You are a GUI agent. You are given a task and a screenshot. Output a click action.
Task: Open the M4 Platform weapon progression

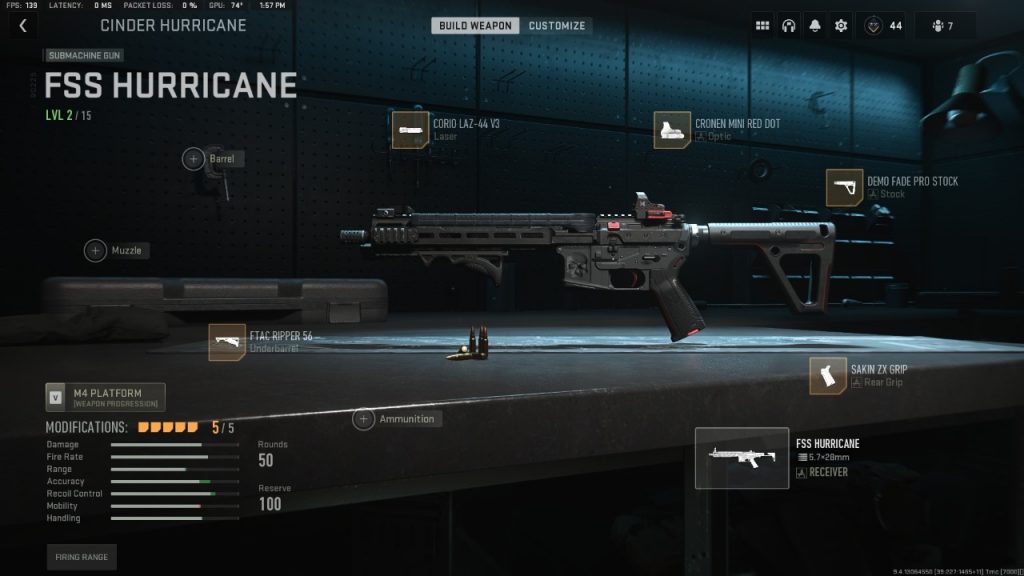[105, 397]
